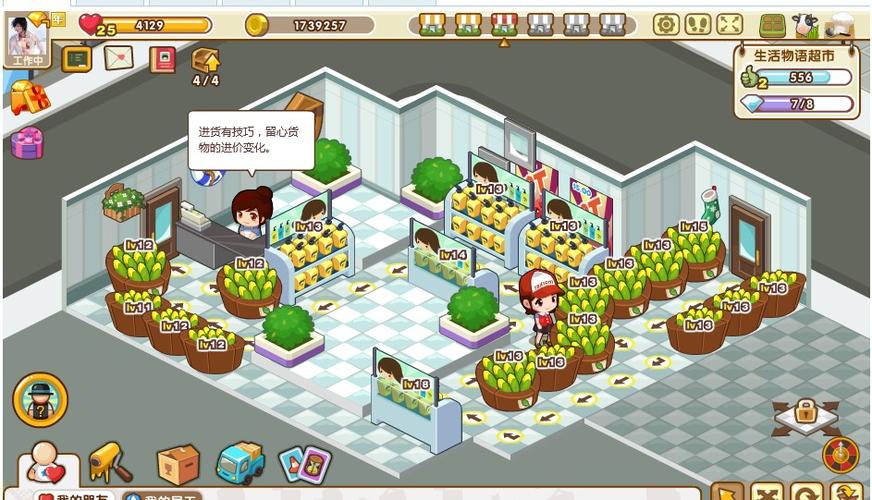
Task: Open the red book journal
Action: tap(162, 59)
